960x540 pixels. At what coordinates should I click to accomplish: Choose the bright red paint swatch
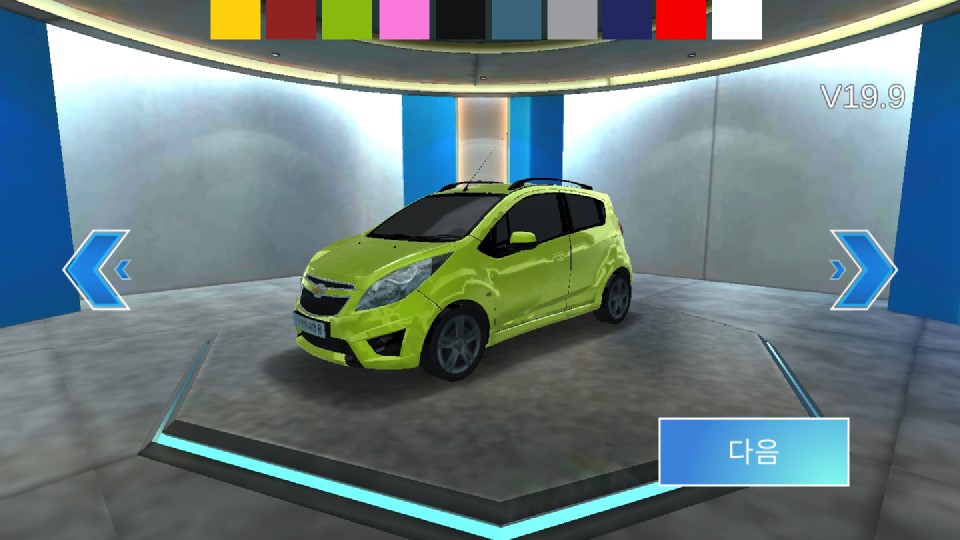[682, 20]
